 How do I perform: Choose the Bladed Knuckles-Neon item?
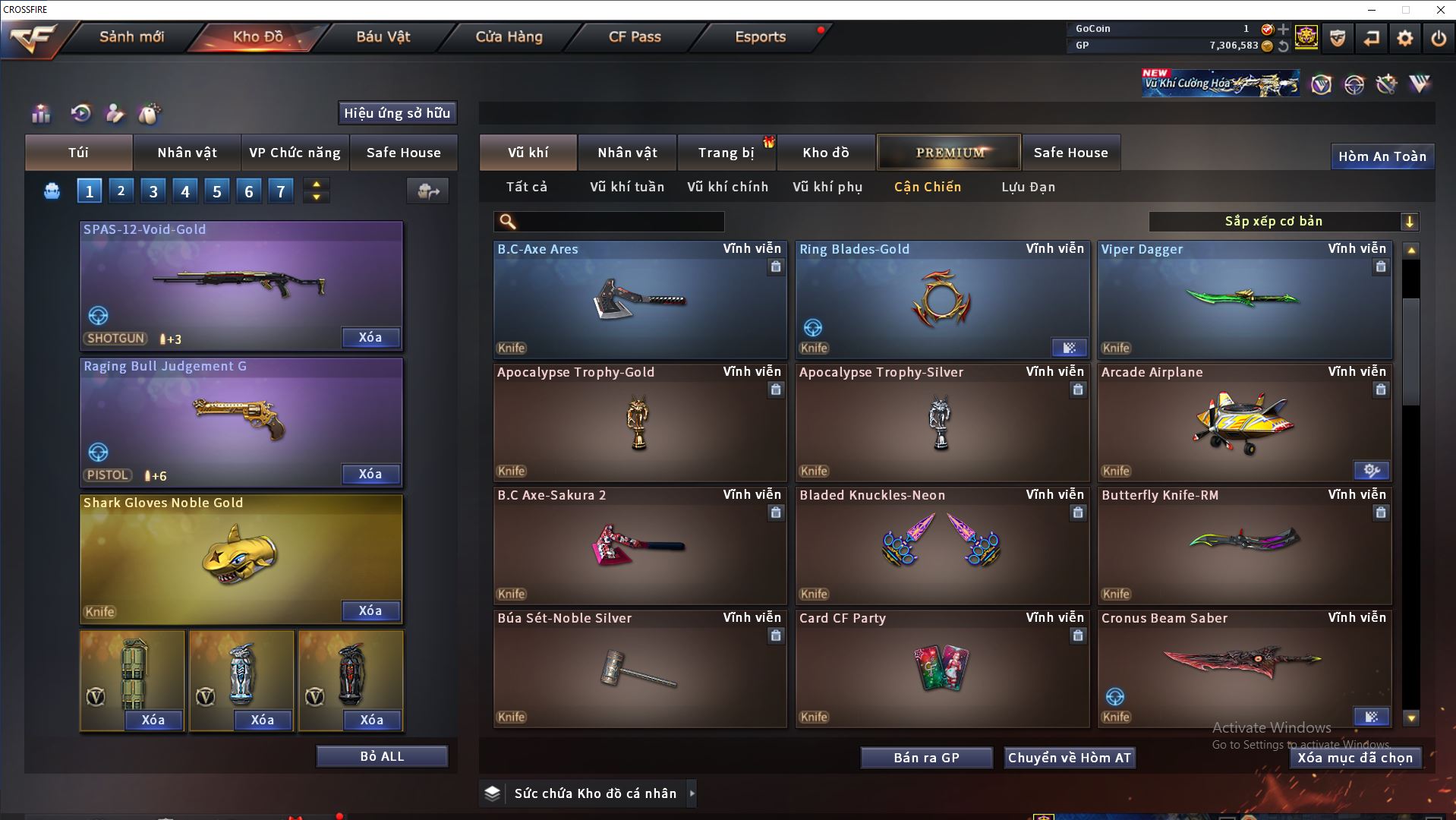(941, 546)
